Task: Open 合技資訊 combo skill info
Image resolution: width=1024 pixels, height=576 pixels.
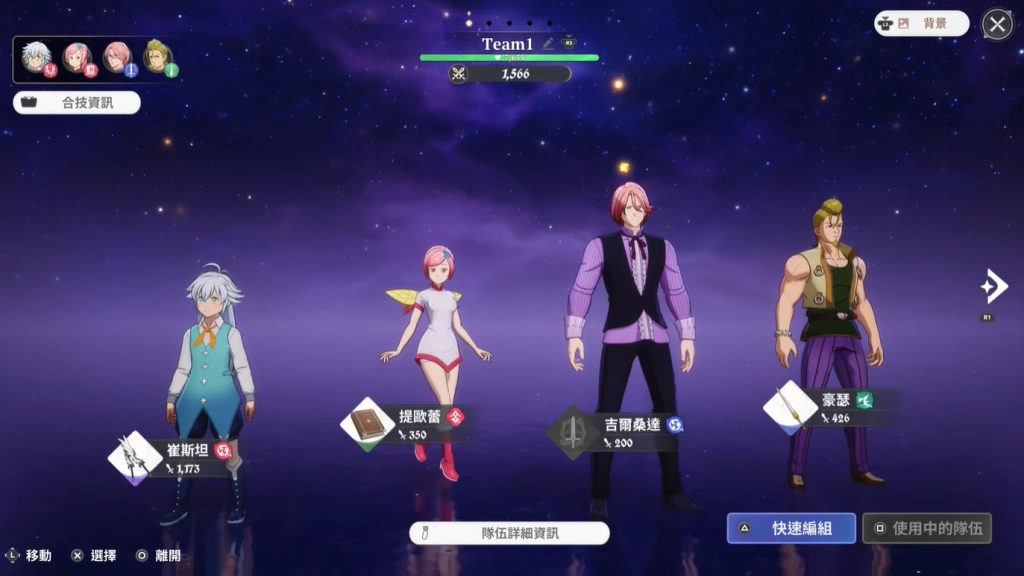Action: coord(77,102)
